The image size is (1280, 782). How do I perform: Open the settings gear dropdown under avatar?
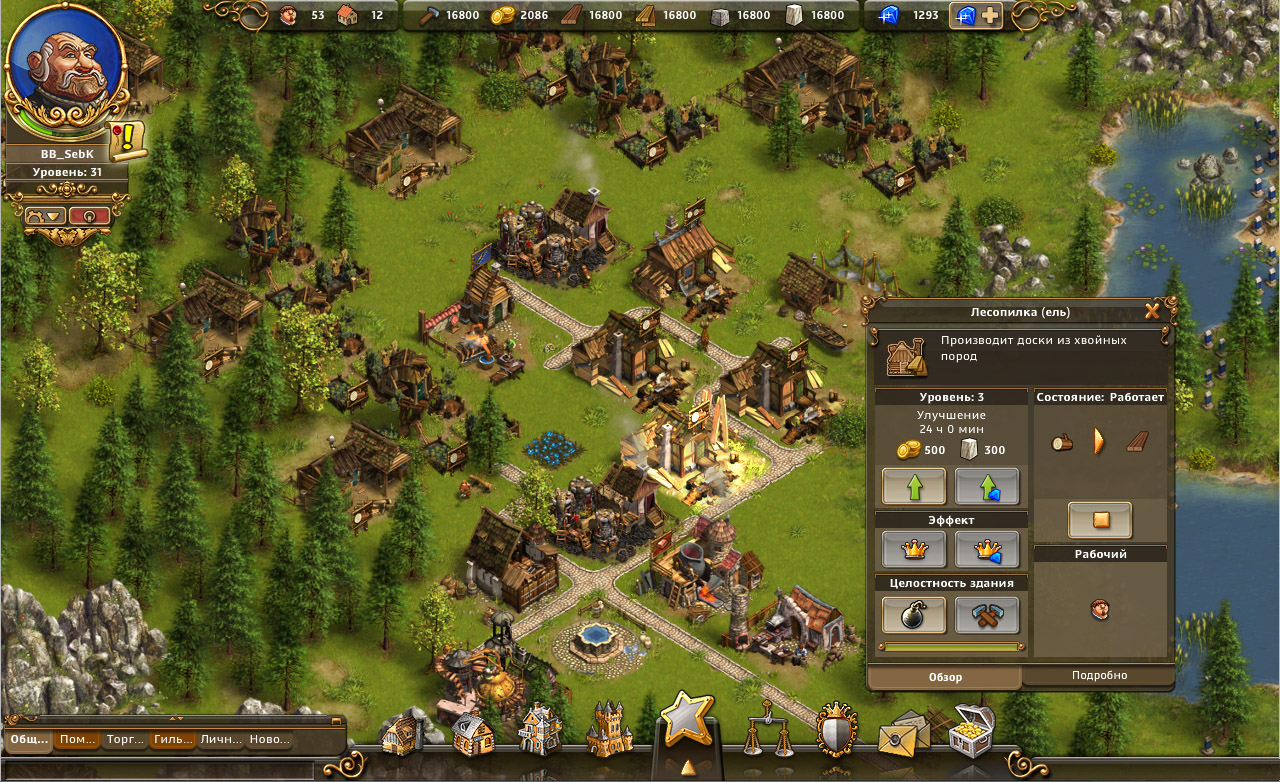[x=46, y=213]
